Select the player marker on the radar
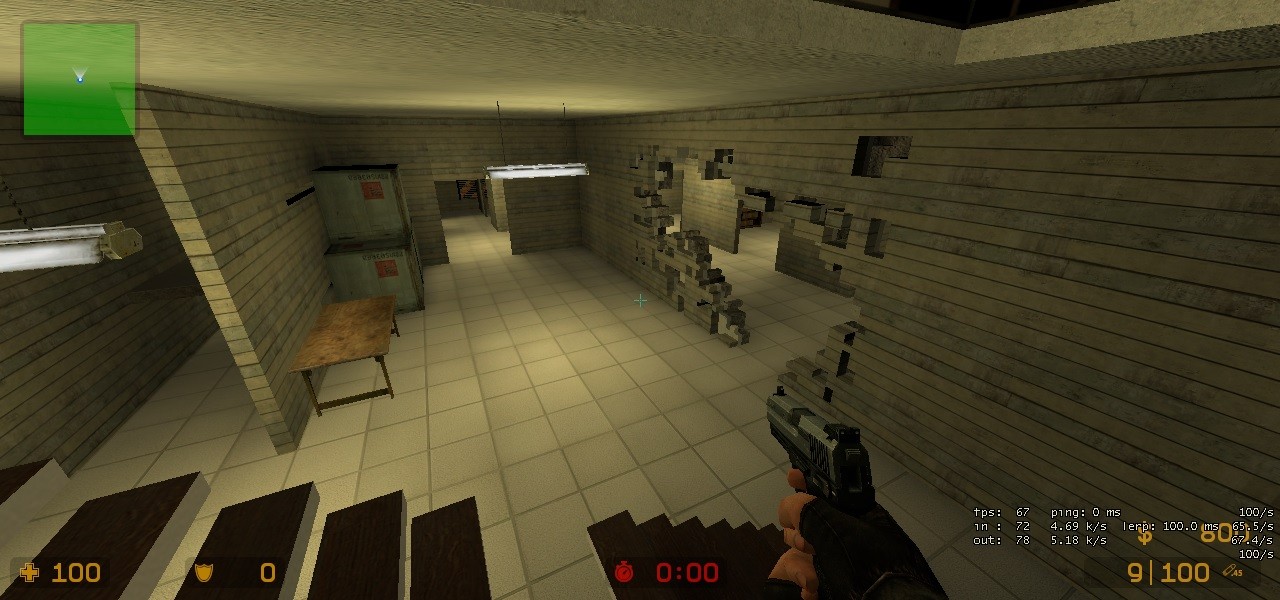 tap(80, 75)
